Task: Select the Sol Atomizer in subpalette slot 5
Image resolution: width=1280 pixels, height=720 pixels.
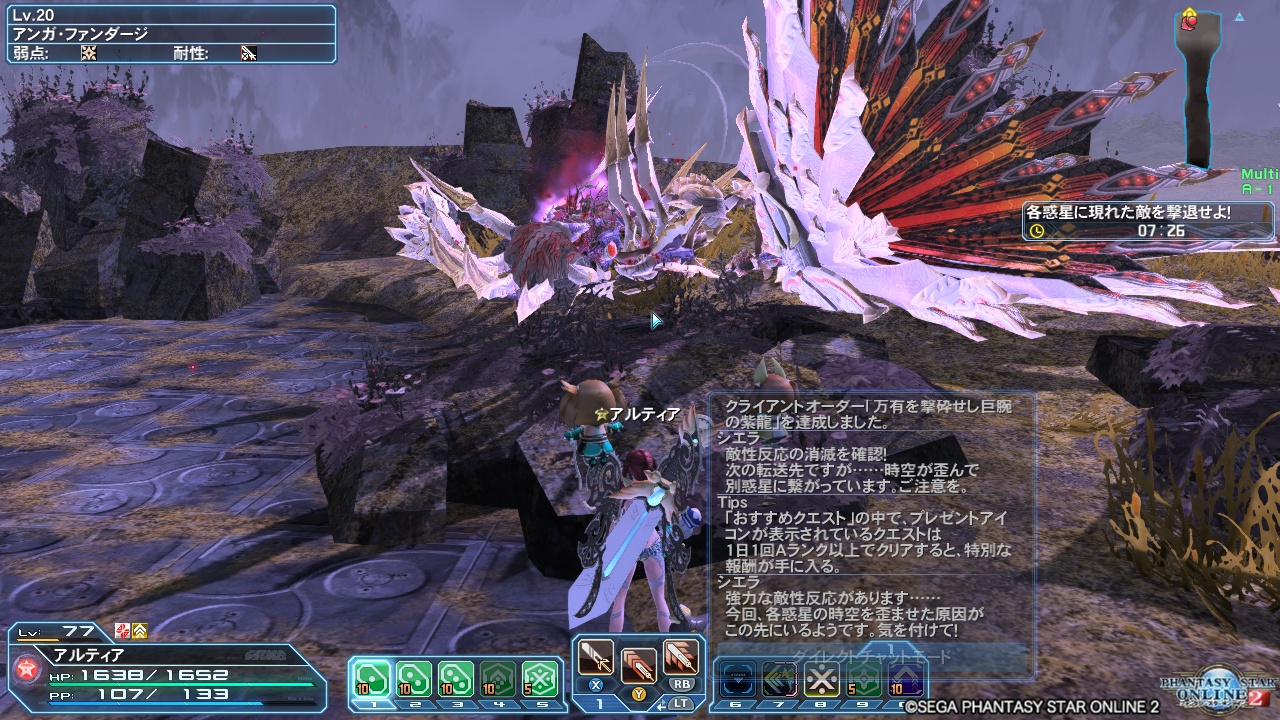Action: [540, 677]
